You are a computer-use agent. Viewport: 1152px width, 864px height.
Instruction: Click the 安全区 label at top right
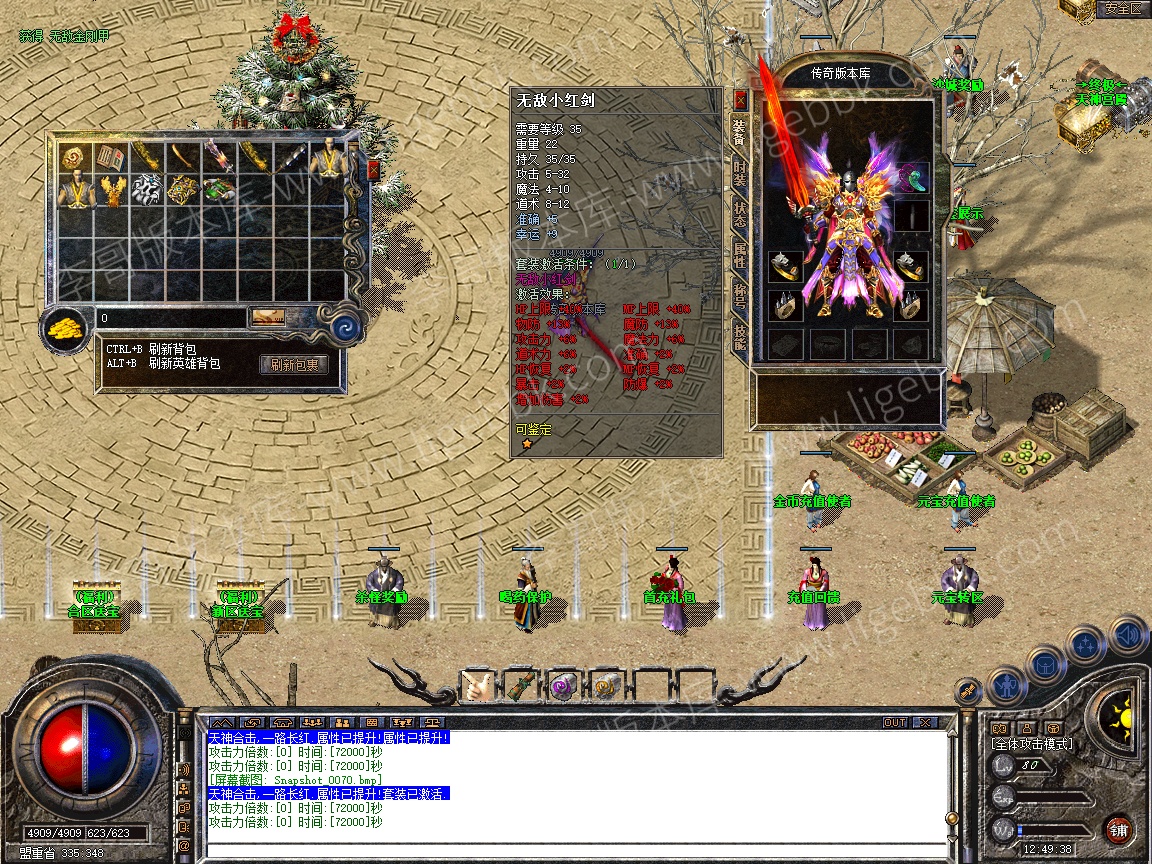1123,8
